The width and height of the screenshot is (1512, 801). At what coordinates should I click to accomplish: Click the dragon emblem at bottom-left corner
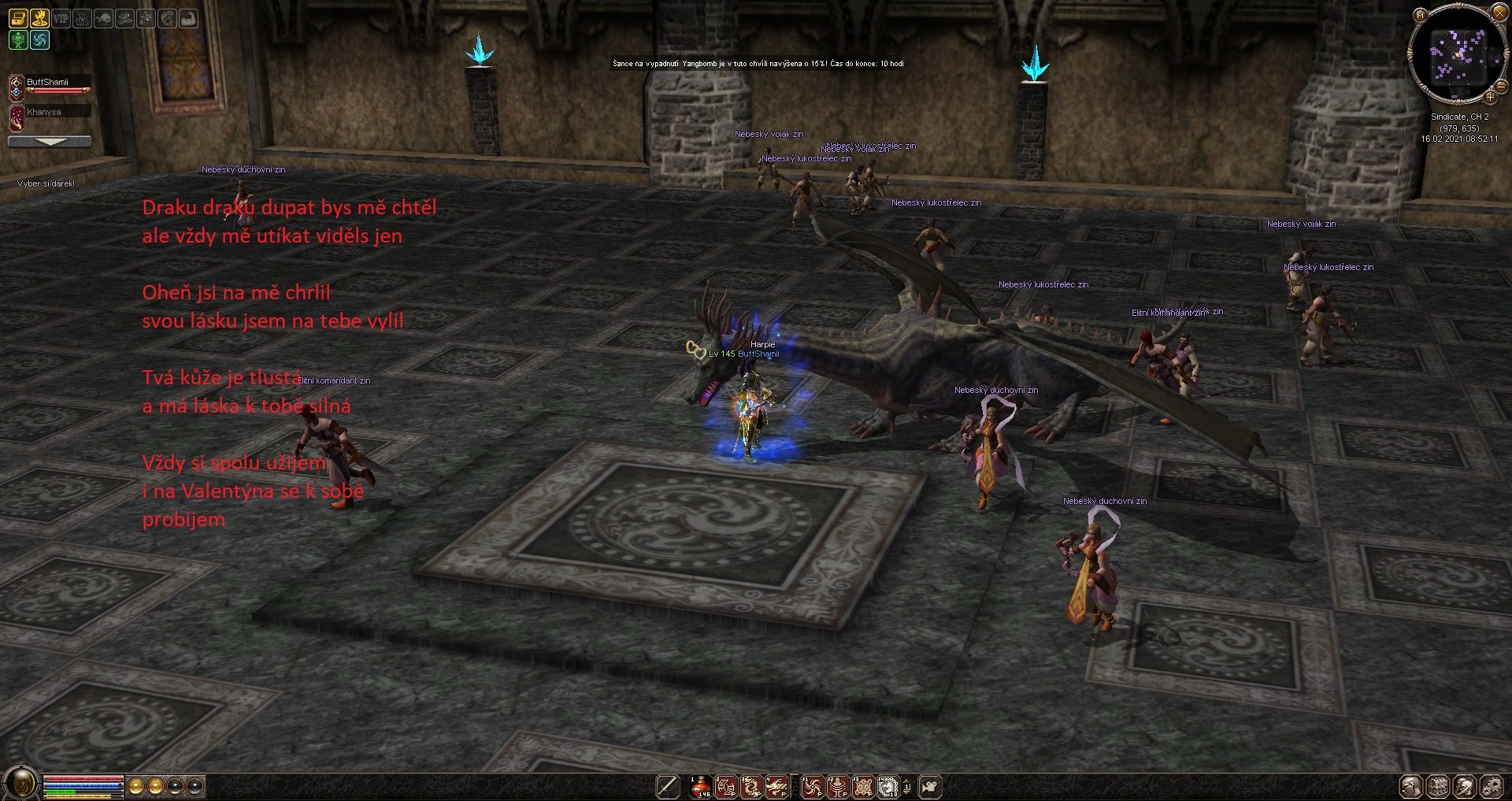coord(21,783)
